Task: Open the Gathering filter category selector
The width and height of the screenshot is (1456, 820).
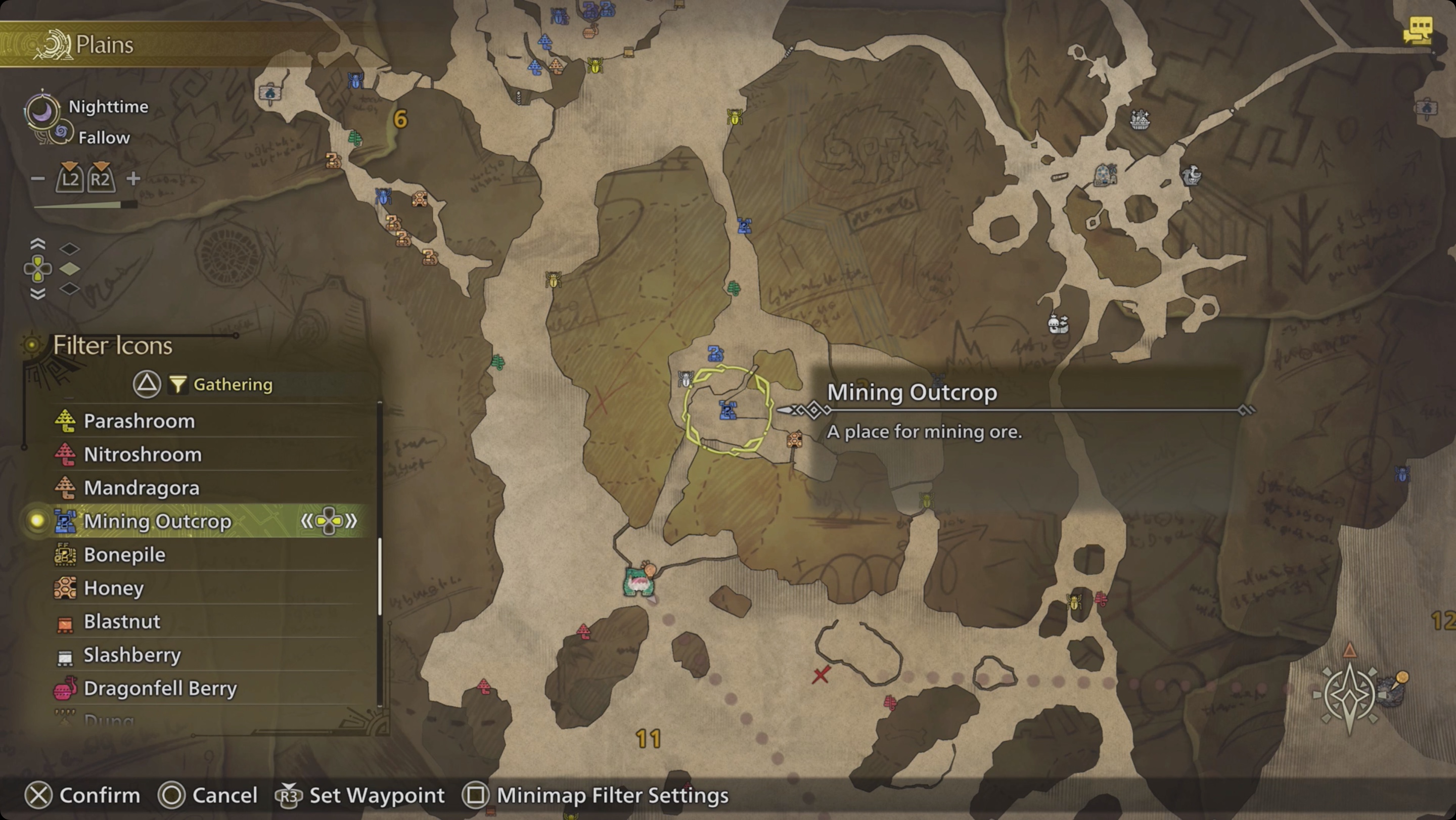Action: pyautogui.click(x=220, y=384)
